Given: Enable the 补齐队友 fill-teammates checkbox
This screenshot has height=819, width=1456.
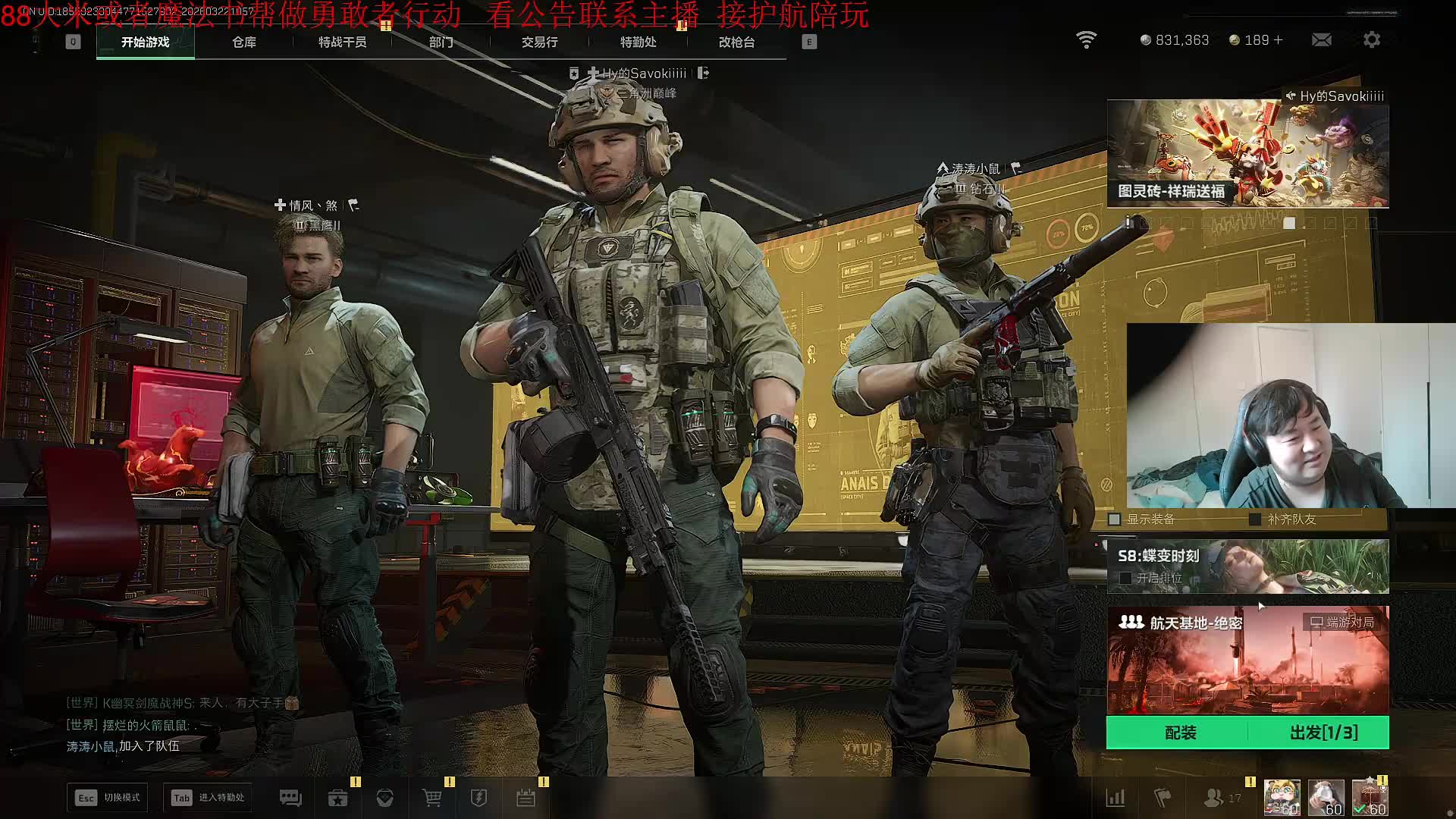Looking at the screenshot, I should 1255,519.
